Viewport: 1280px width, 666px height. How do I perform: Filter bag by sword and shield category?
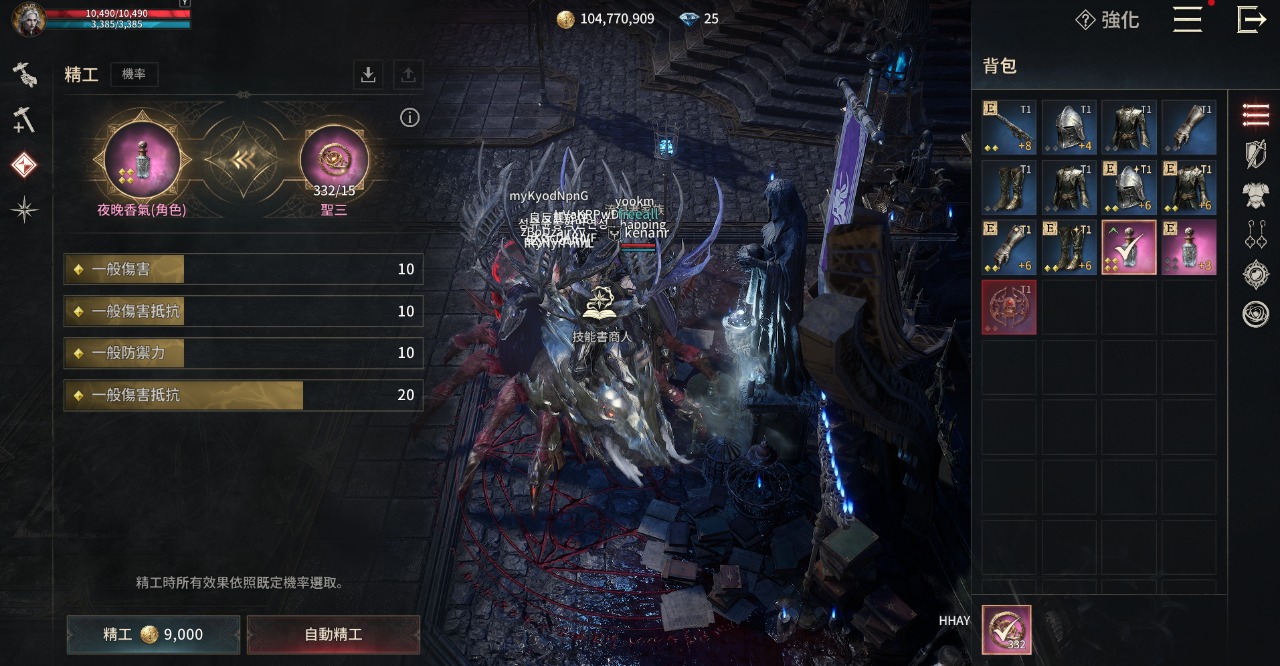[1255, 154]
